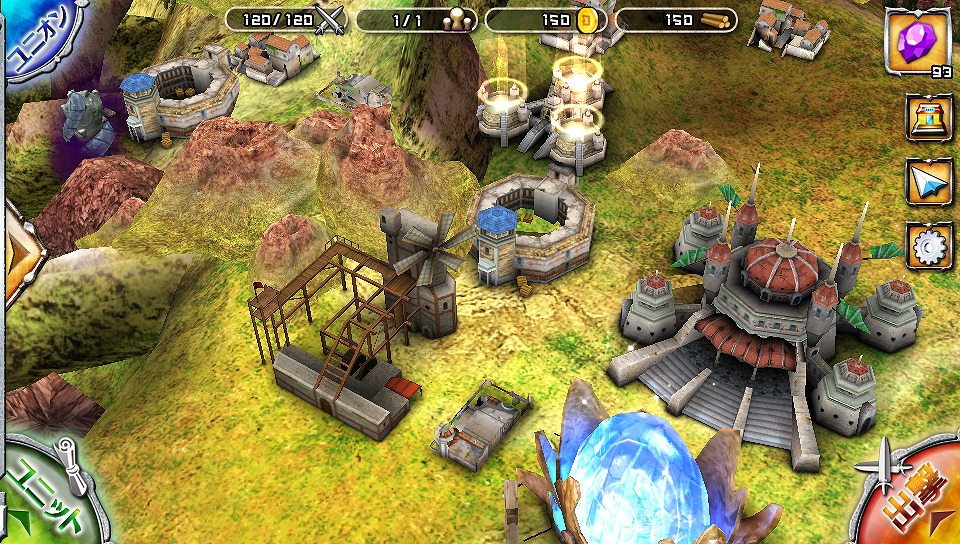This screenshot has height=544, width=960.
Task: Open the shop building icon
Action: [x=929, y=119]
